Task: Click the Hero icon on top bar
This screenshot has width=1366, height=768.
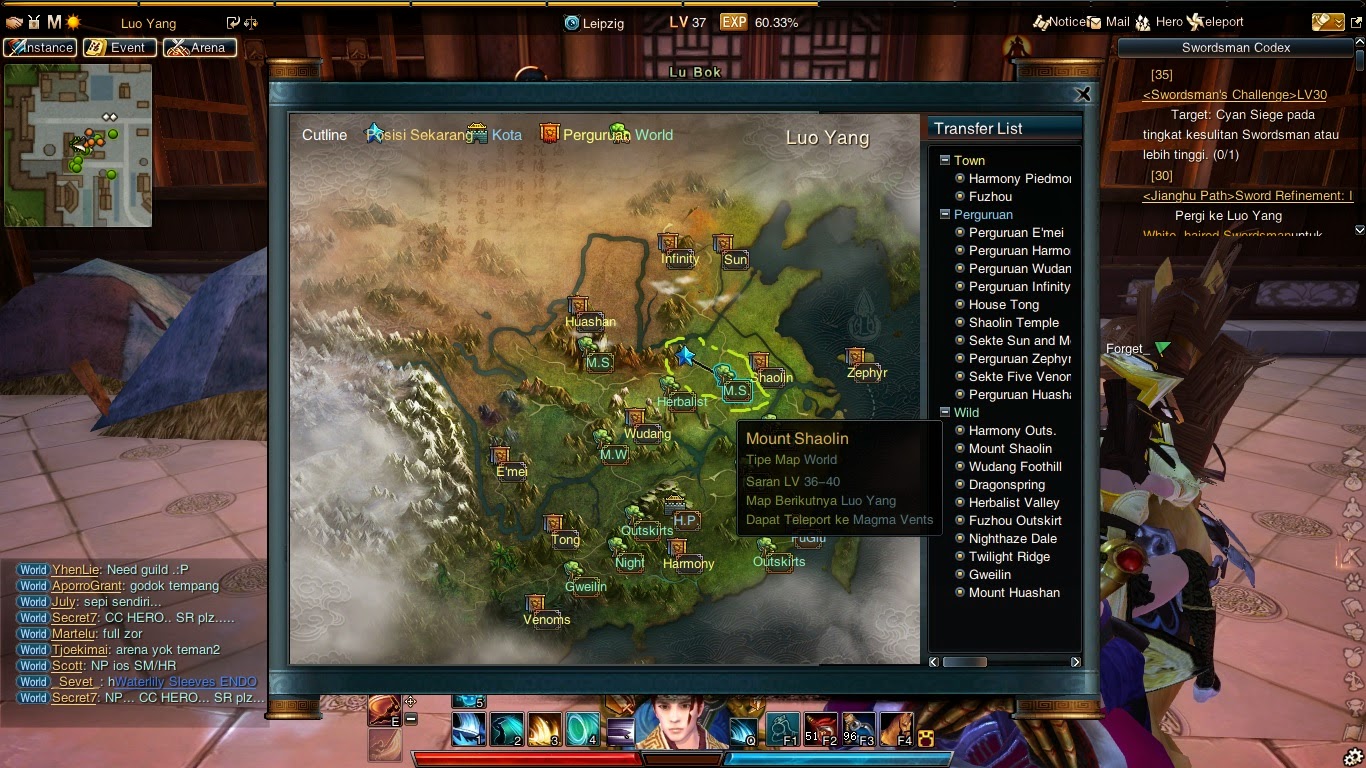Action: (1144, 22)
